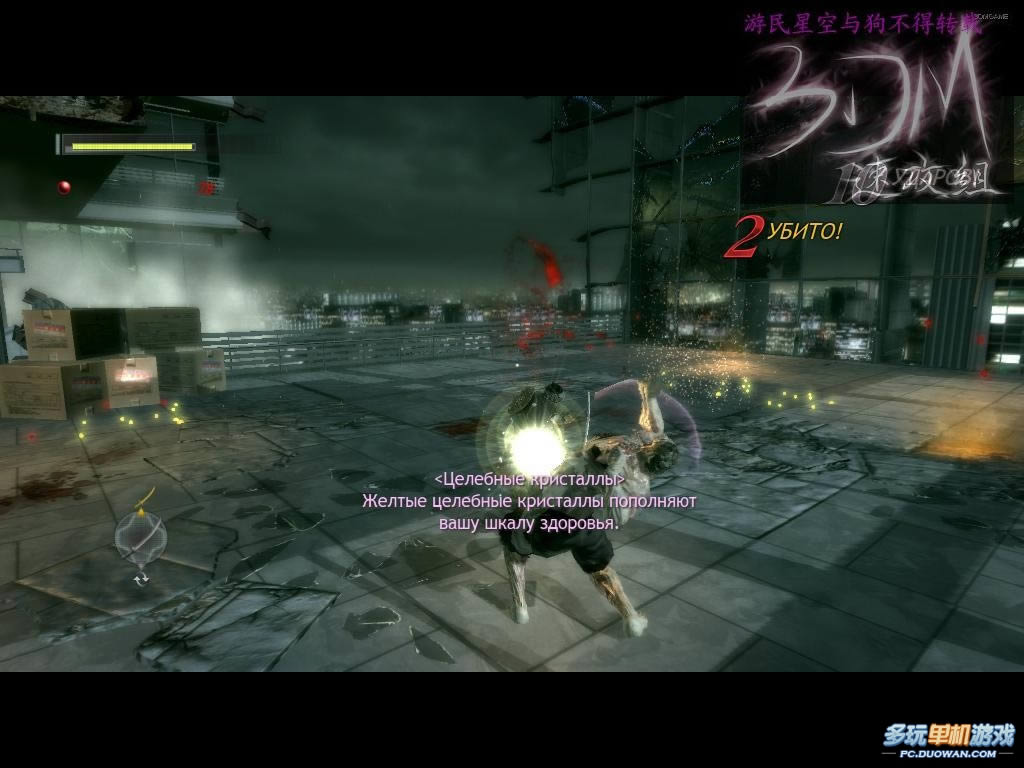The image size is (1024, 768).
Task: Select the sword weapon selector orb
Action: pos(140,538)
